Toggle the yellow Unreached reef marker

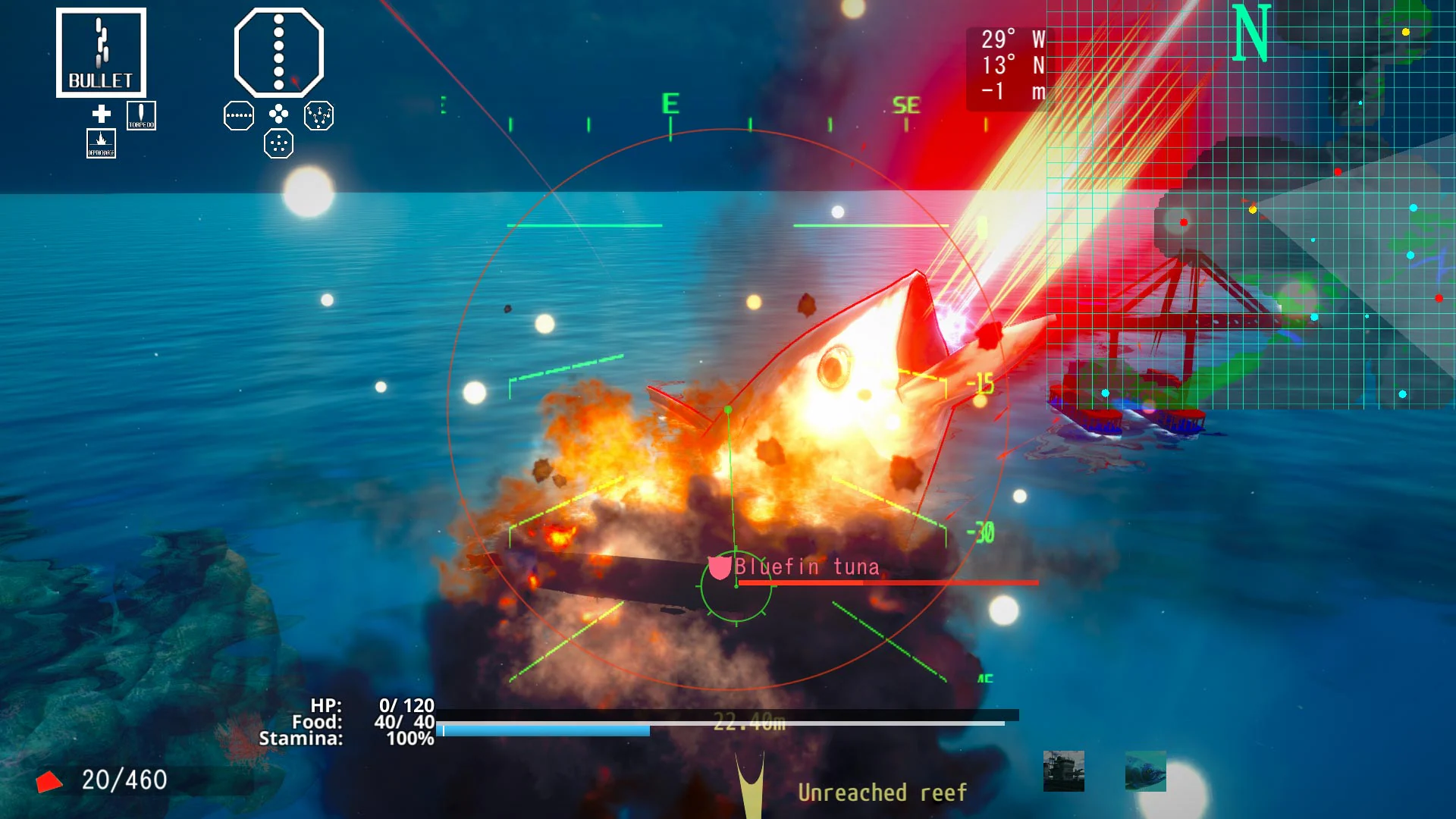[x=882, y=793]
